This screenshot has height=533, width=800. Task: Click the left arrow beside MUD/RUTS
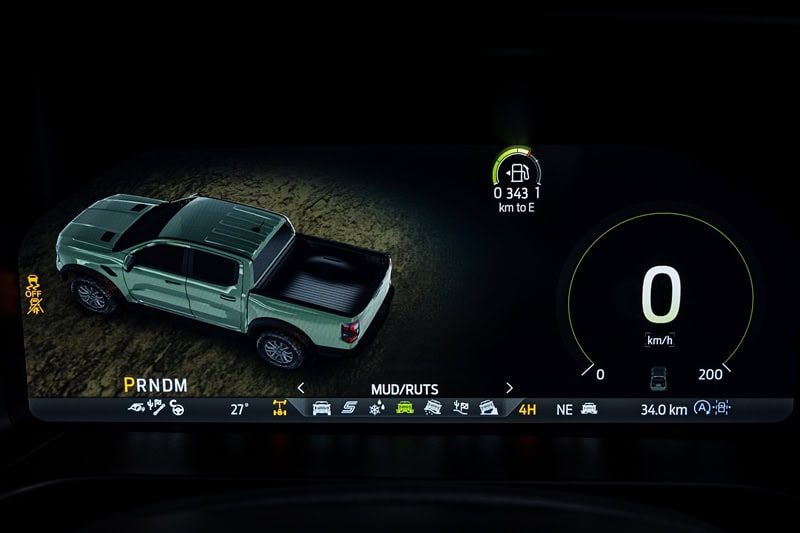tap(301, 388)
